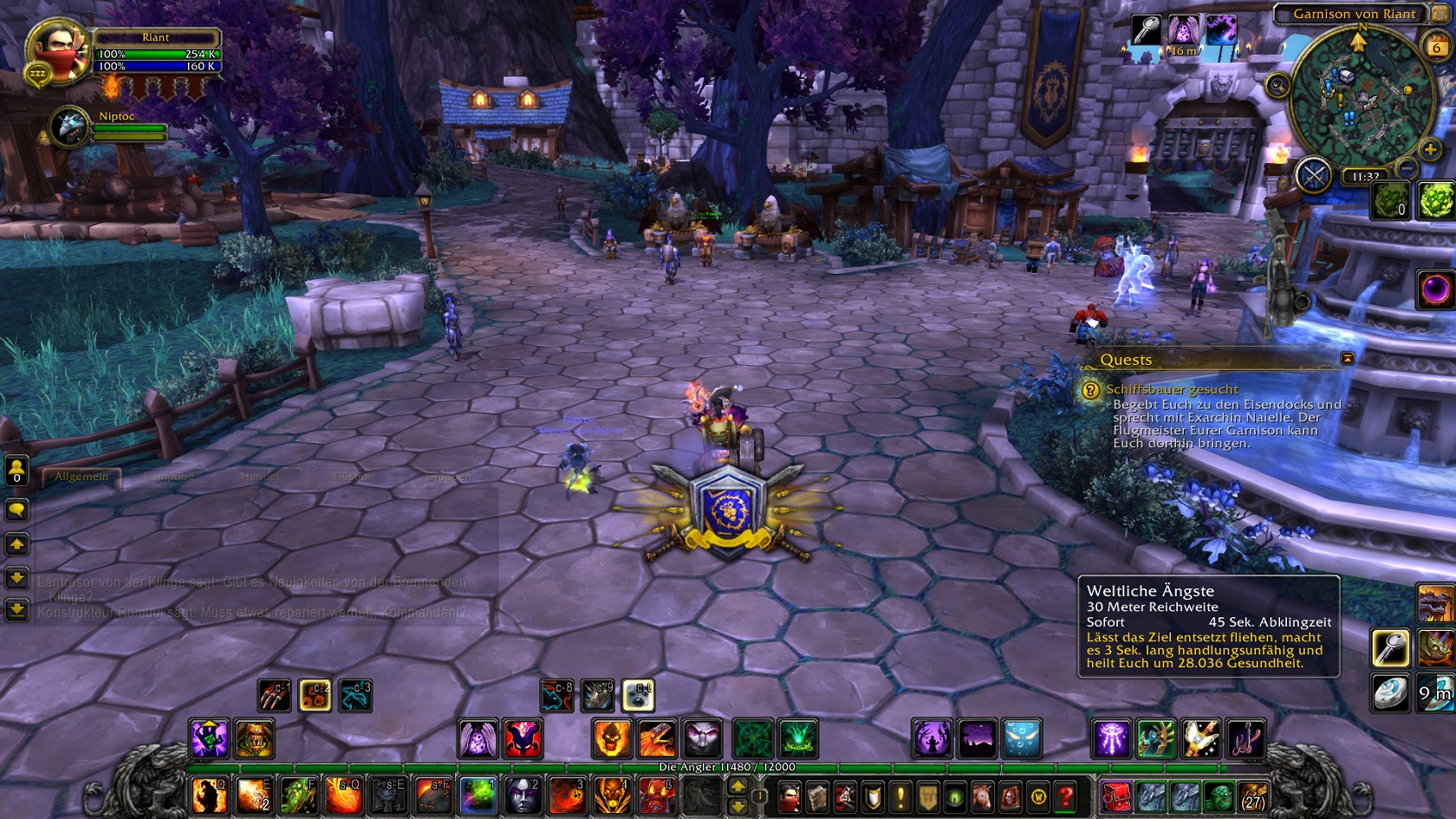Screen dimensions: 1456x819
Task: Open the calendar showing day 6
Action: 1437,47
